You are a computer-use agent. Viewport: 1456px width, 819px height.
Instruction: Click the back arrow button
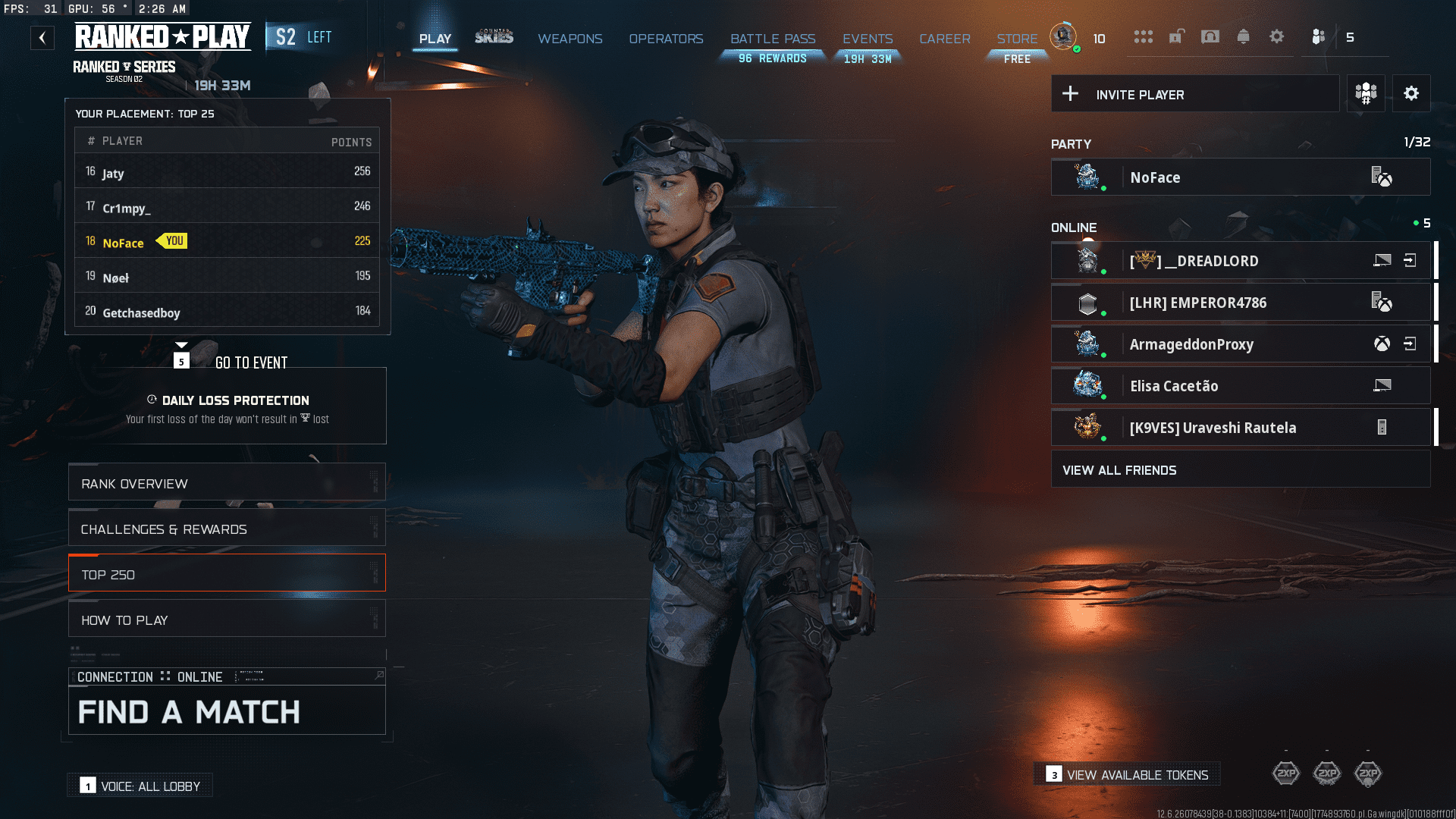42,38
